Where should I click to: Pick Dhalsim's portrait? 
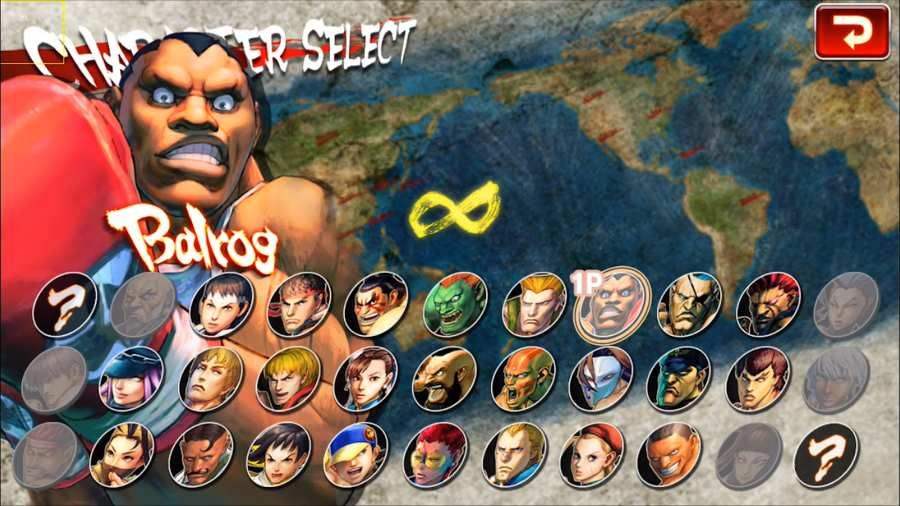[522, 378]
